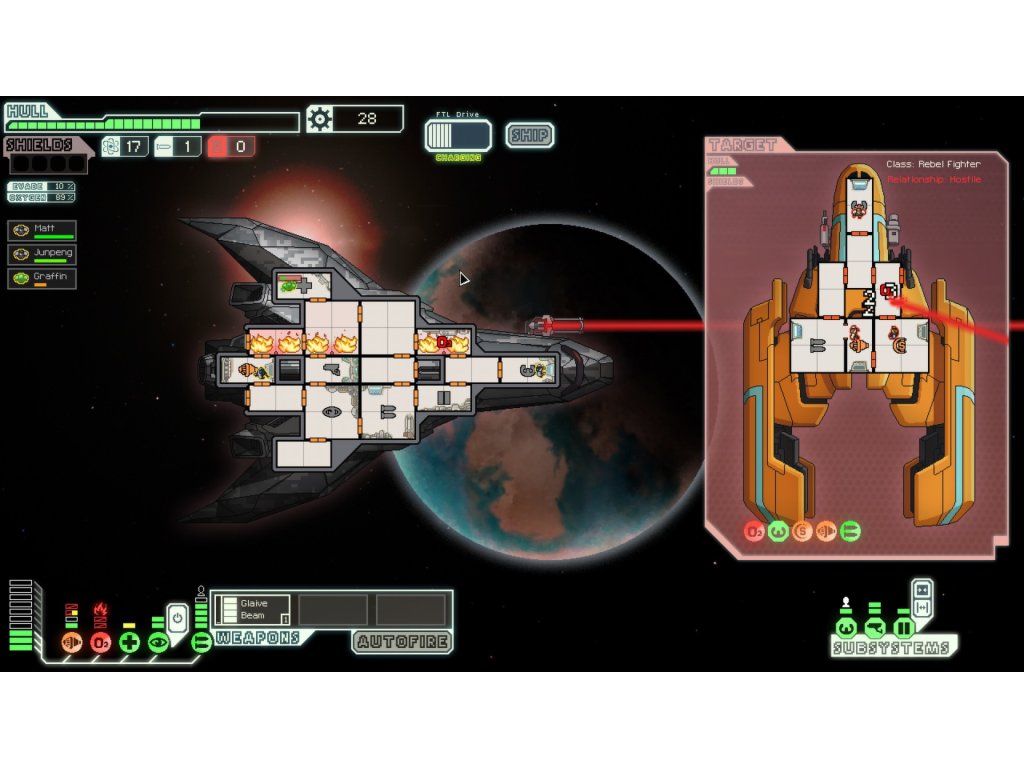This screenshot has width=1024, height=768.
Task: Open the Ship overview screen
Action: tap(529, 135)
